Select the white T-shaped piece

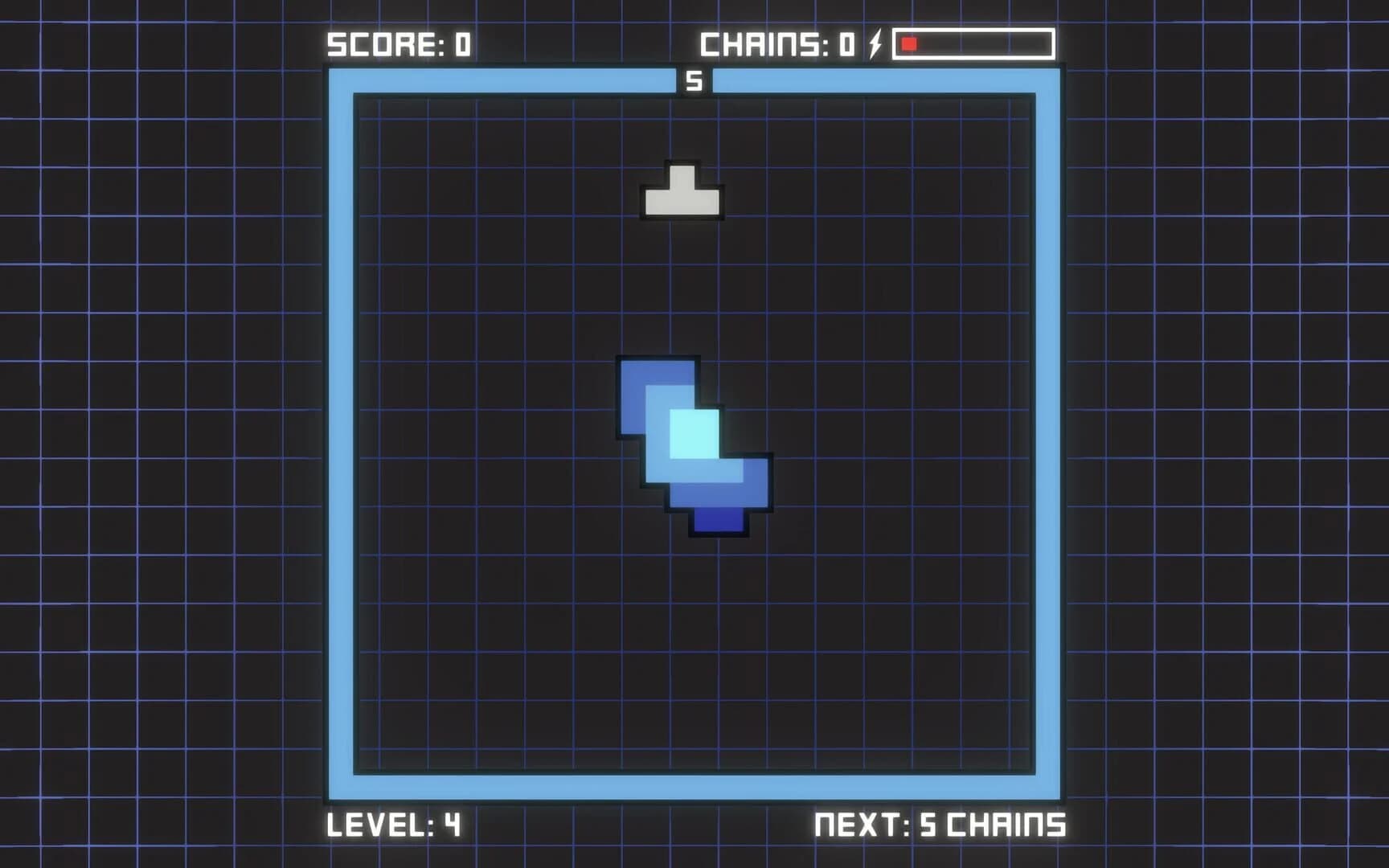click(x=682, y=193)
